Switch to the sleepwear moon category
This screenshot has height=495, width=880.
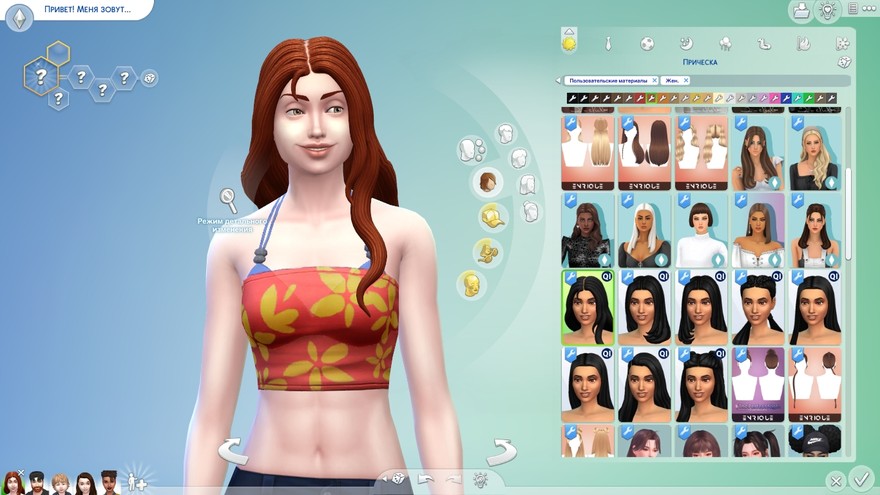tap(686, 43)
